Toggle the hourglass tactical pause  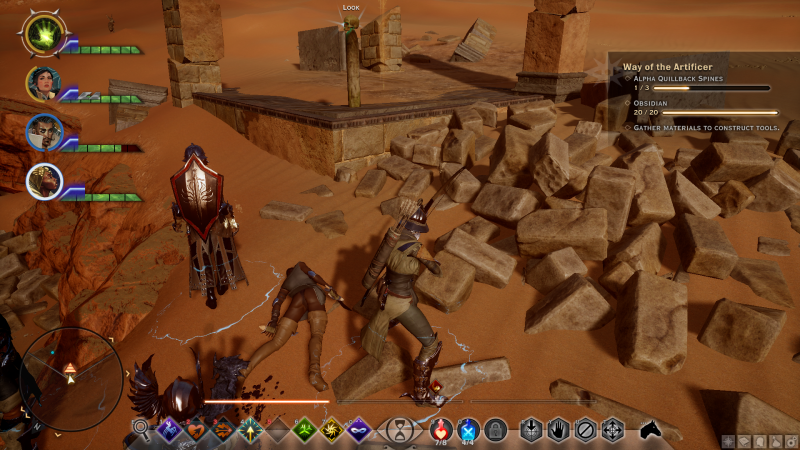click(x=400, y=431)
